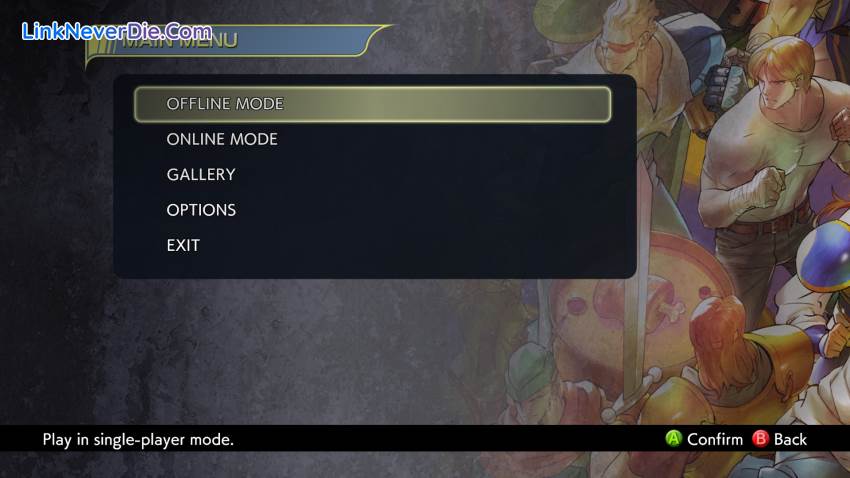Go to the OPTIONS menu
The image size is (850, 478).
coord(201,210)
